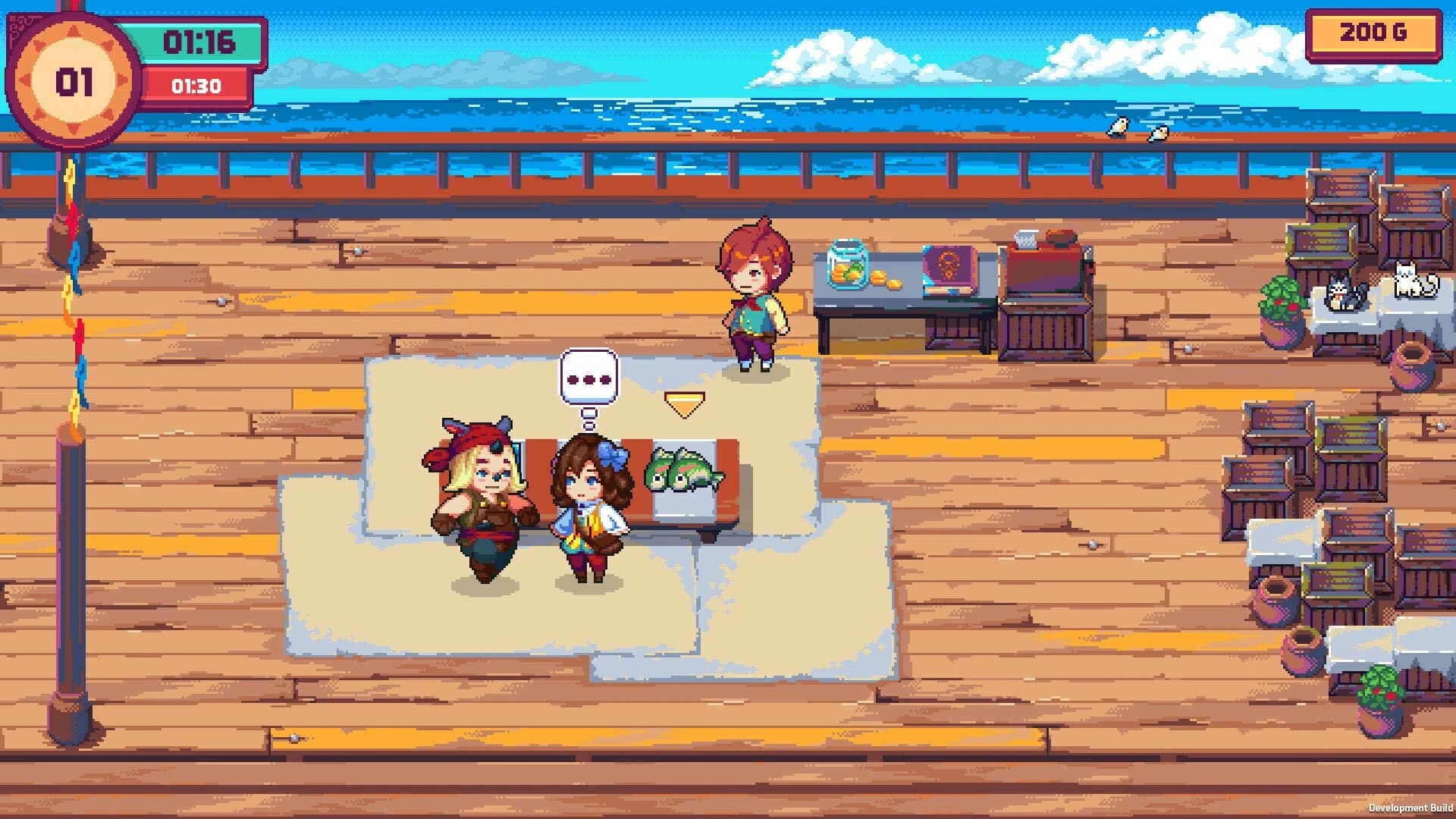Screen dimensions: 1456x819
Task: Click the yellow downward arrow indicator
Action: tap(685, 404)
